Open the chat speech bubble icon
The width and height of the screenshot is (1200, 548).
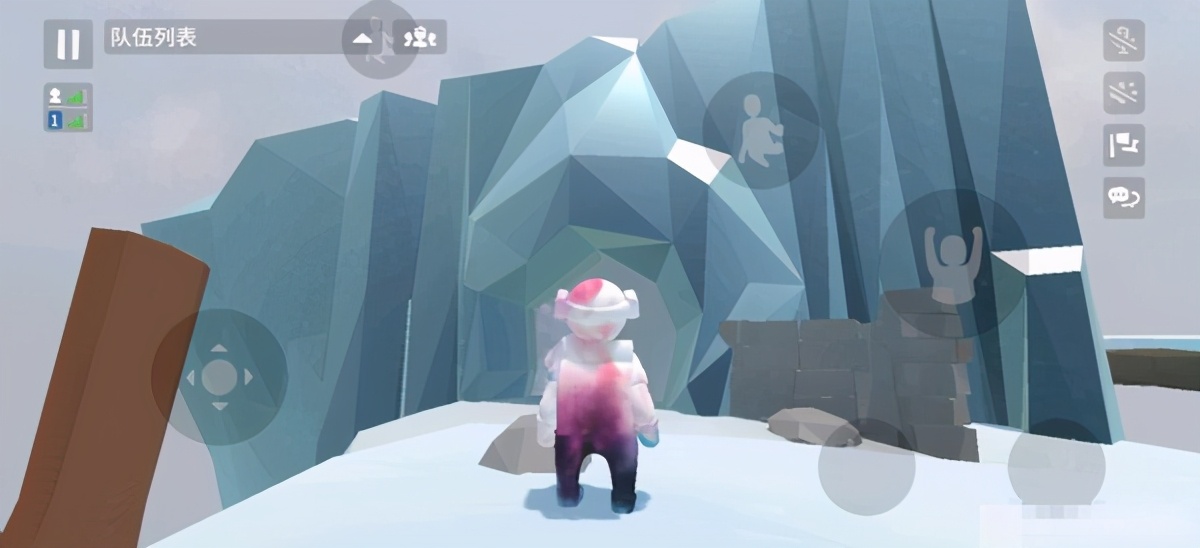click(1124, 197)
